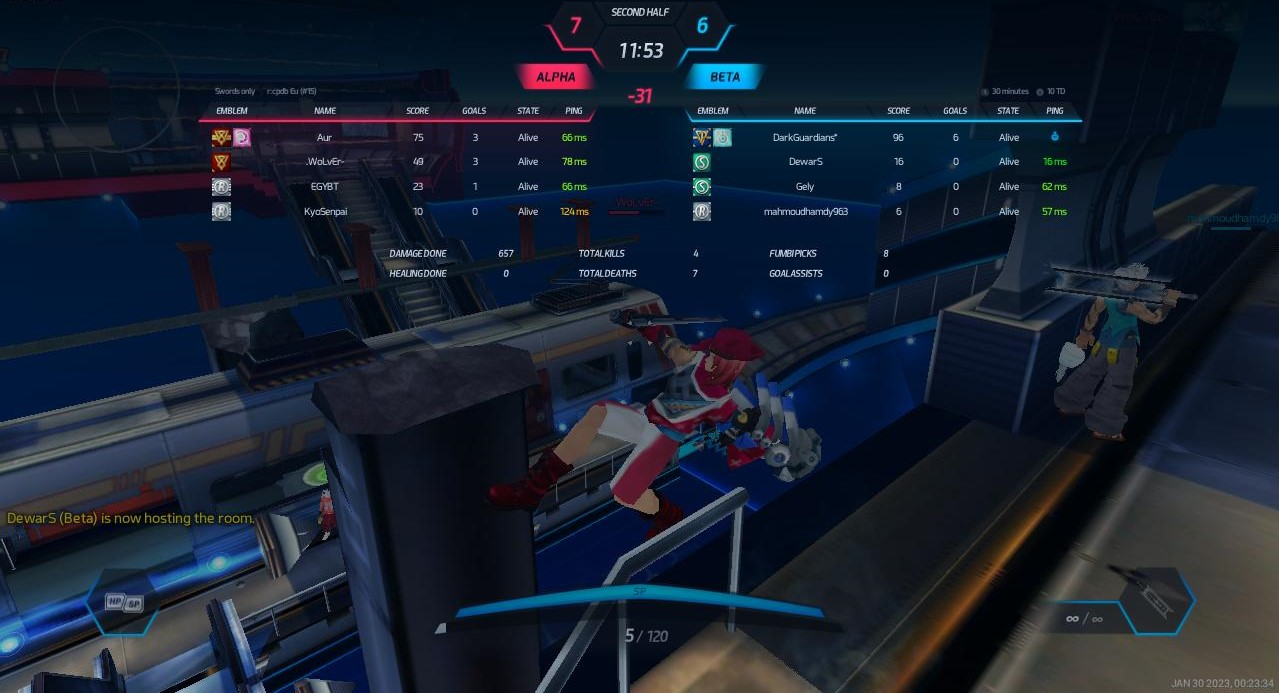Click DarkGuardians* teal emblem icon
The image size is (1279, 693).
point(722,137)
